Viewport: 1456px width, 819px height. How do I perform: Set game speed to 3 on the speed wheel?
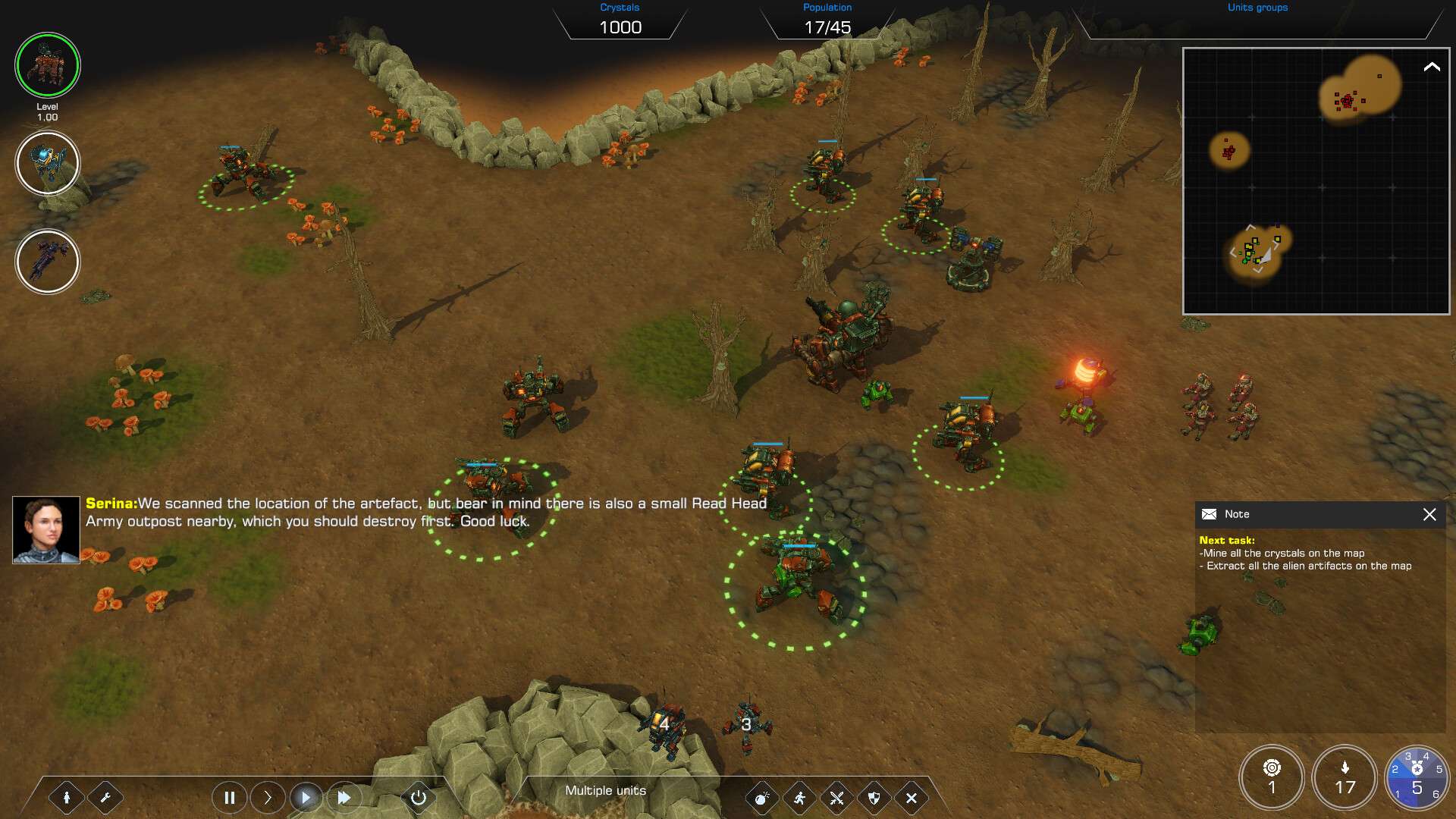[x=1408, y=757]
